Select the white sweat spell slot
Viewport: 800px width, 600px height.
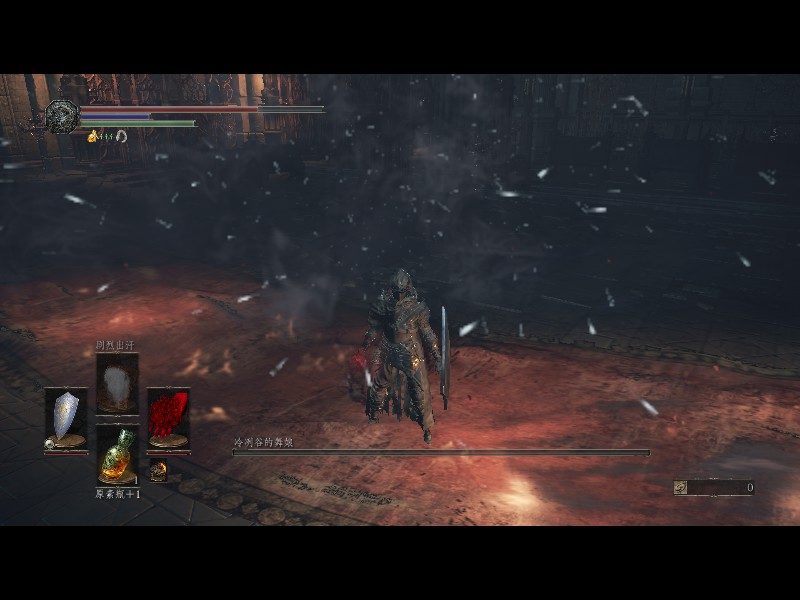click(x=117, y=383)
